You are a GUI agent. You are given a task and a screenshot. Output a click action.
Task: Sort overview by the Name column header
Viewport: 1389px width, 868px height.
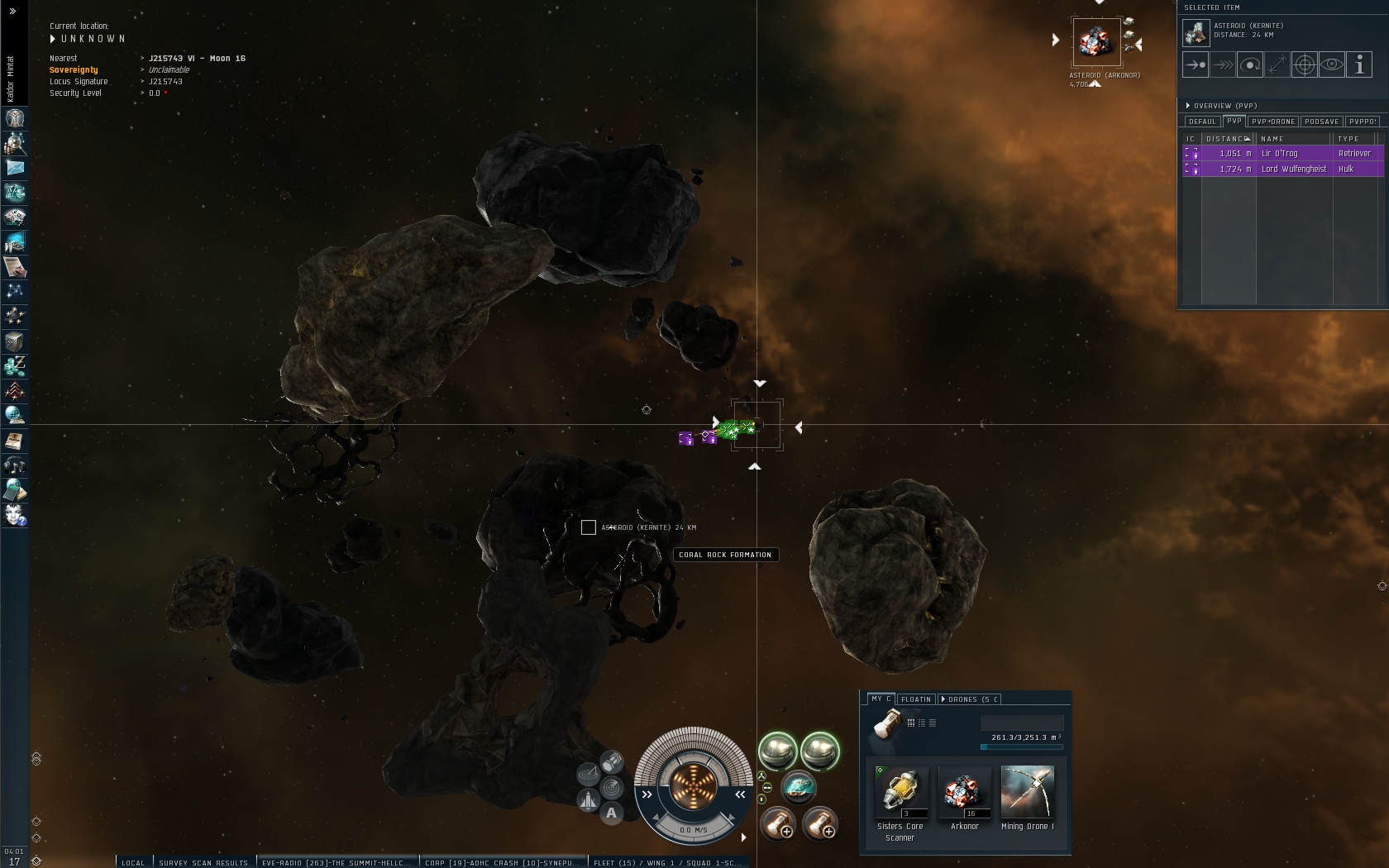[x=1294, y=139]
